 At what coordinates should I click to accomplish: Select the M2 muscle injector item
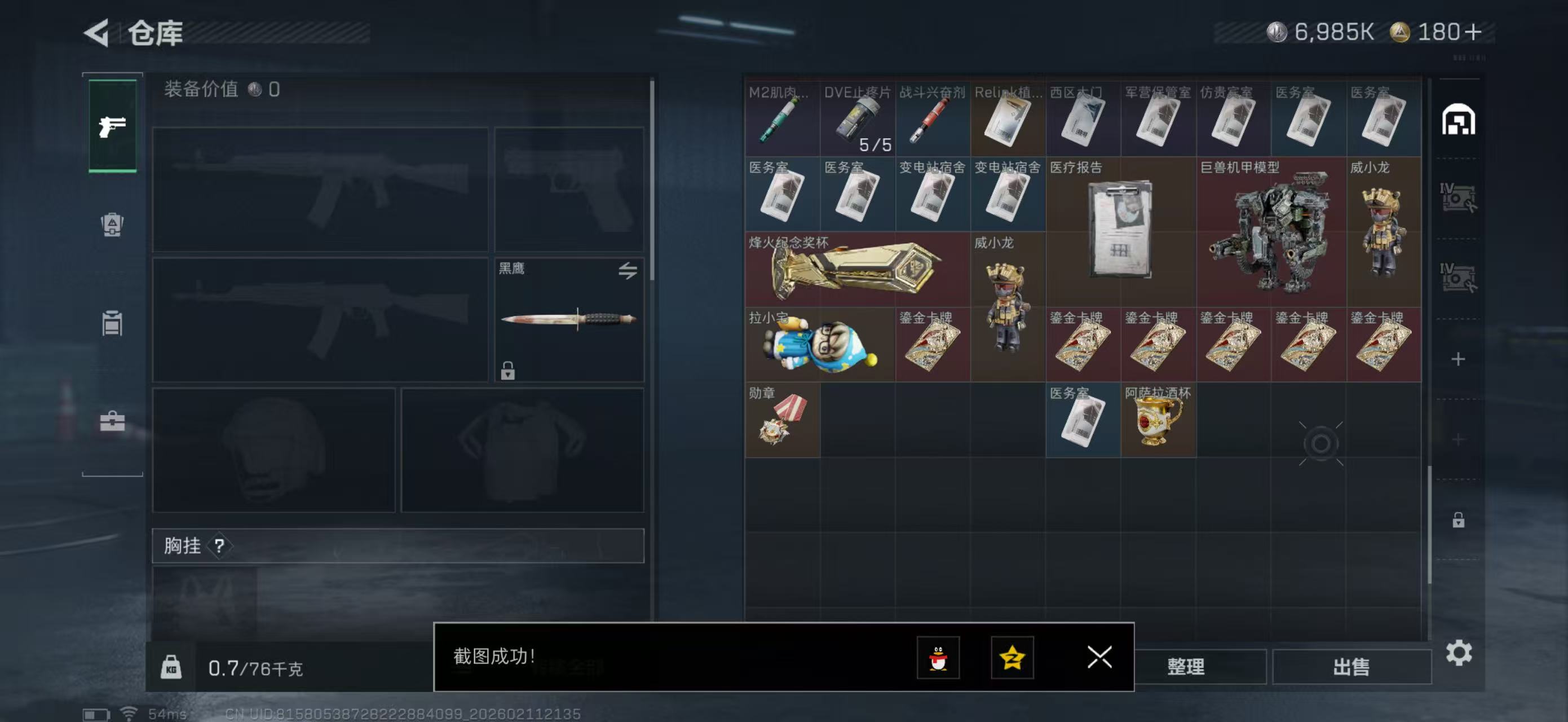tap(782, 120)
